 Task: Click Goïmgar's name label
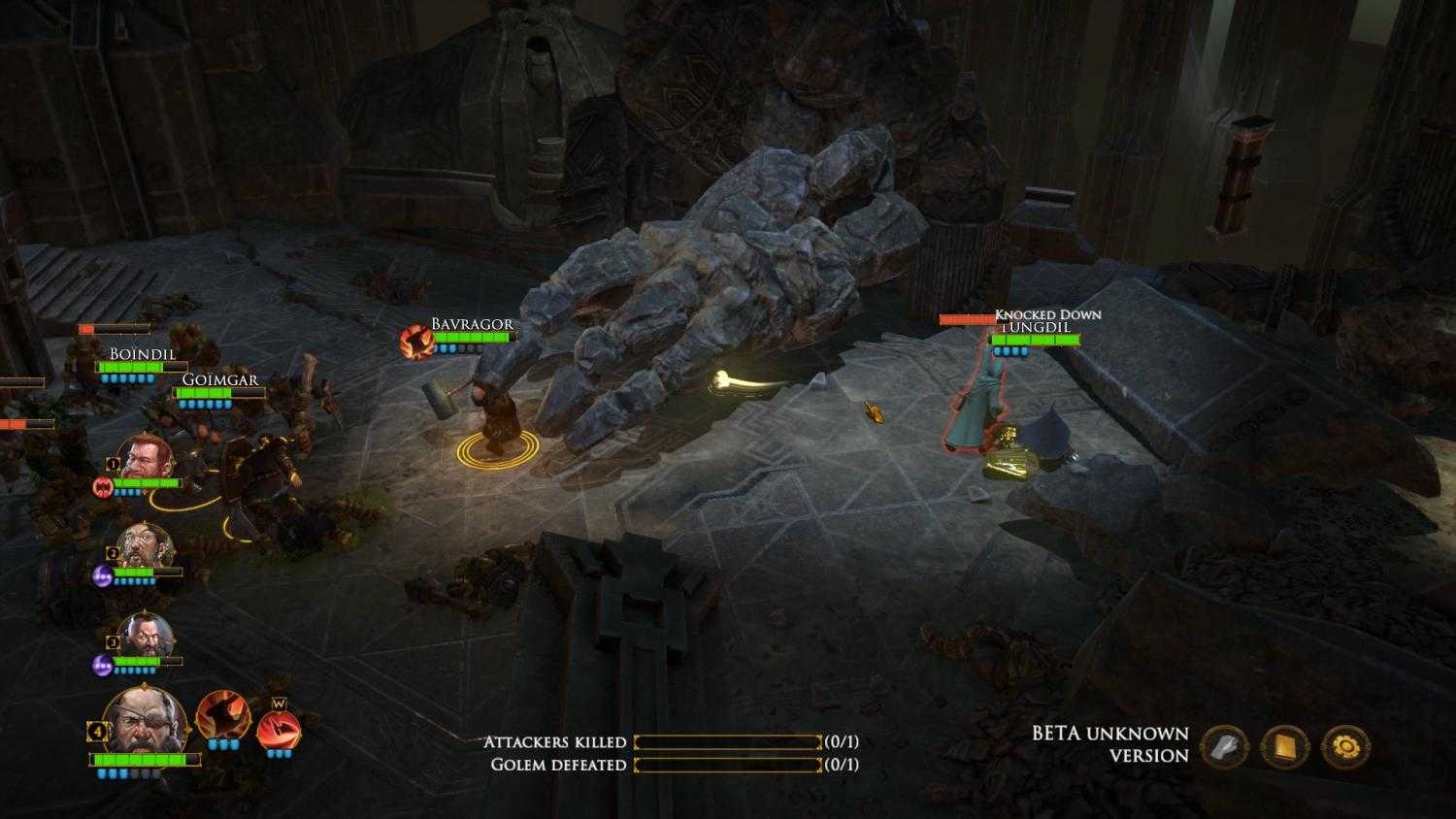220,379
